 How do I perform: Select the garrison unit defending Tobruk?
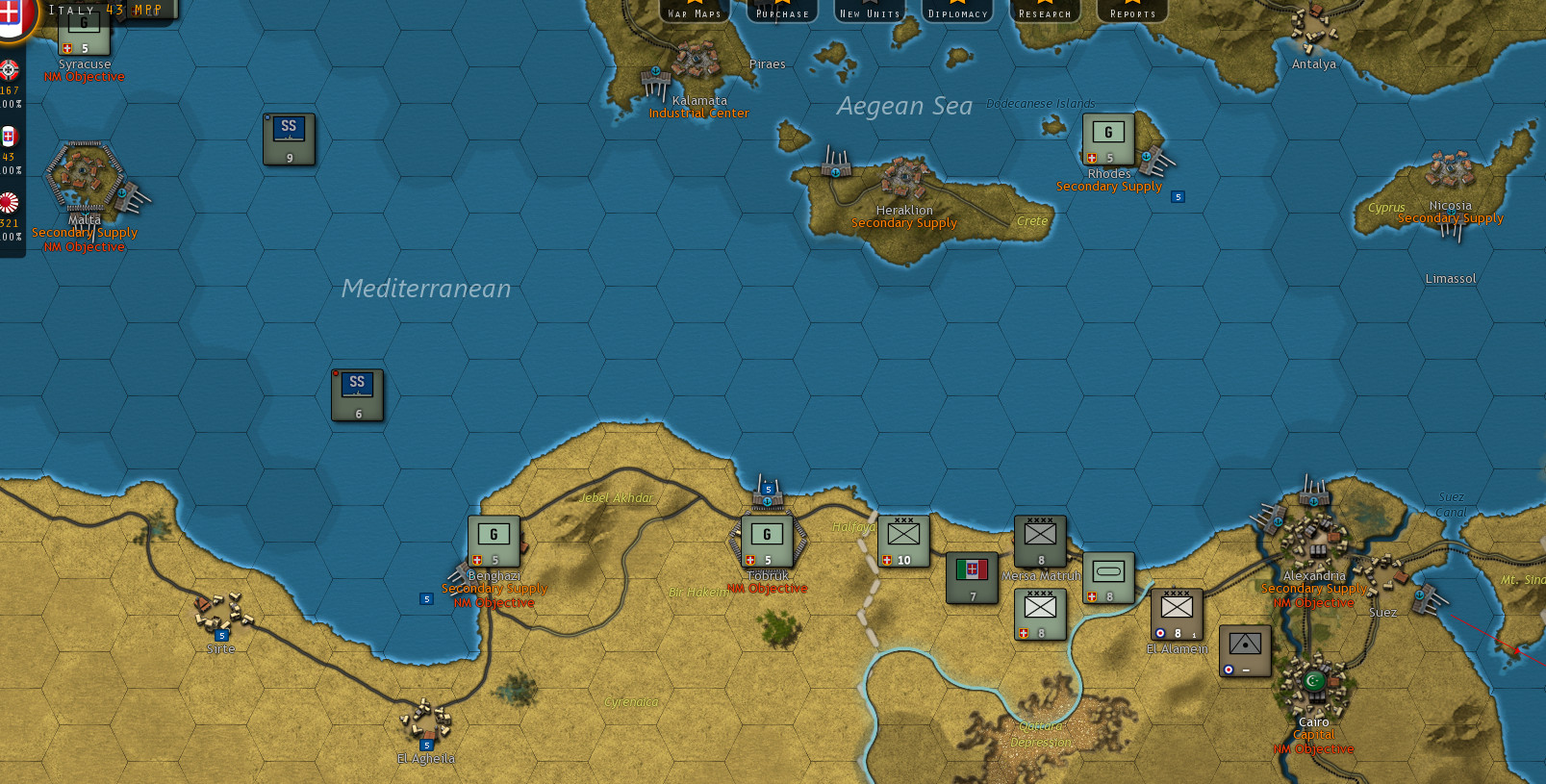766,540
